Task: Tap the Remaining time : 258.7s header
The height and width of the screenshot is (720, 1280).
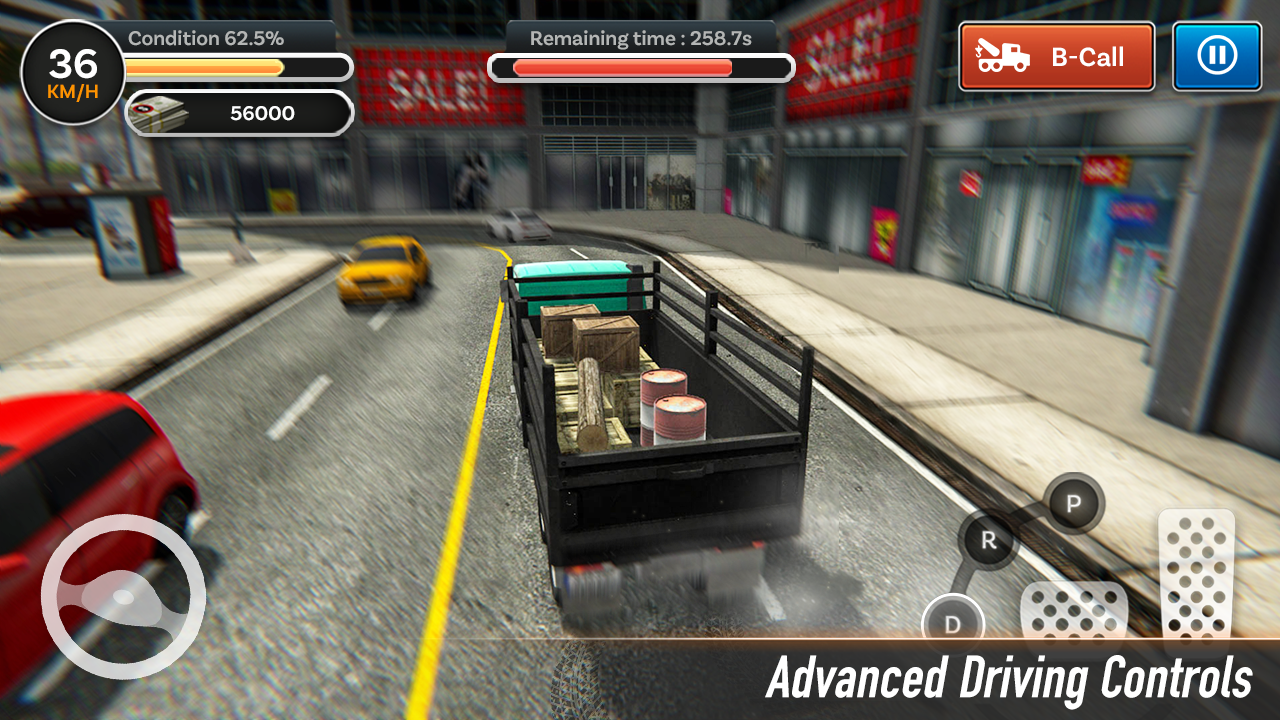Action: pyautogui.click(x=640, y=38)
